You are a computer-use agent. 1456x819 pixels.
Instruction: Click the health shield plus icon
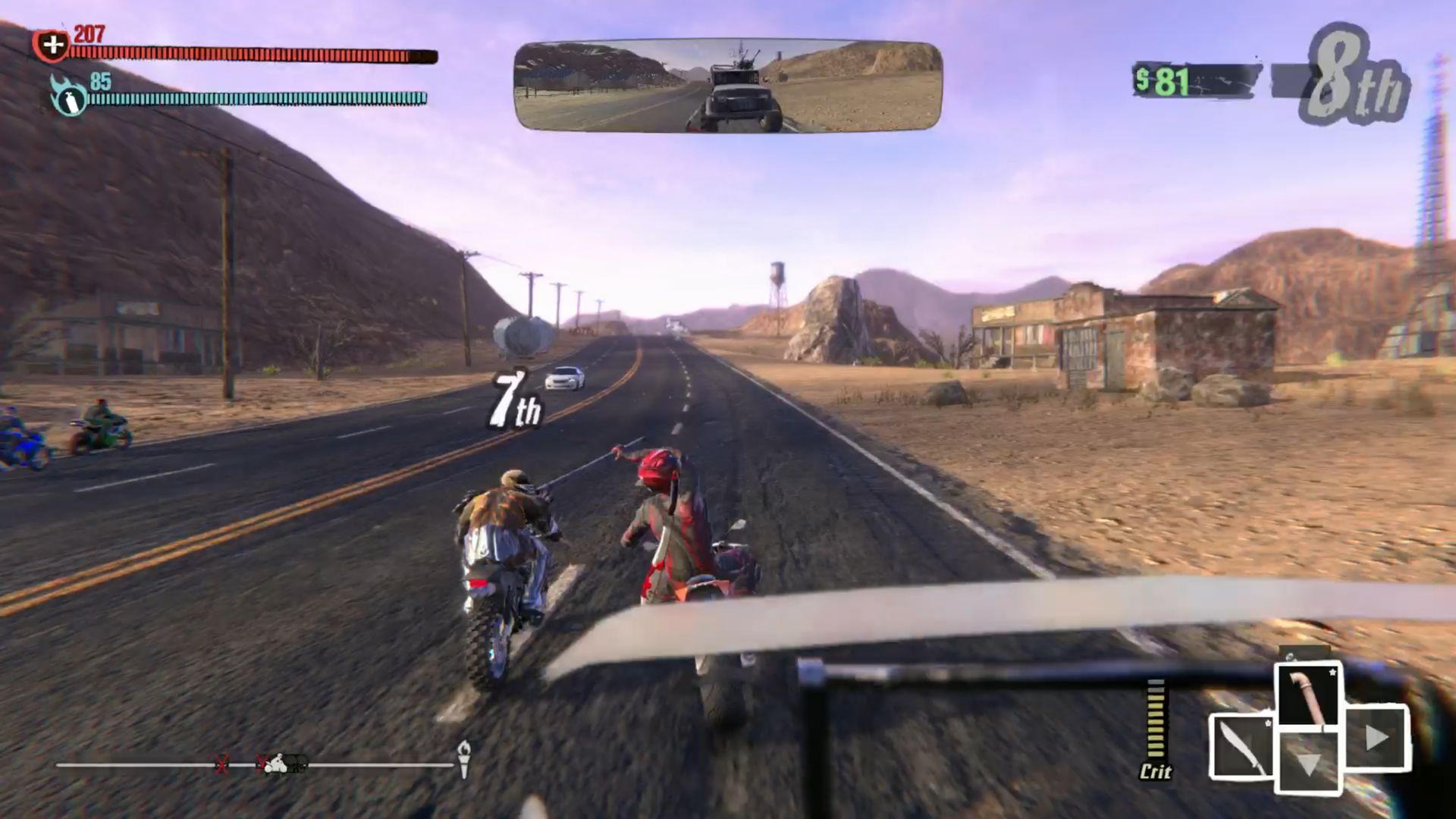pos(52,45)
